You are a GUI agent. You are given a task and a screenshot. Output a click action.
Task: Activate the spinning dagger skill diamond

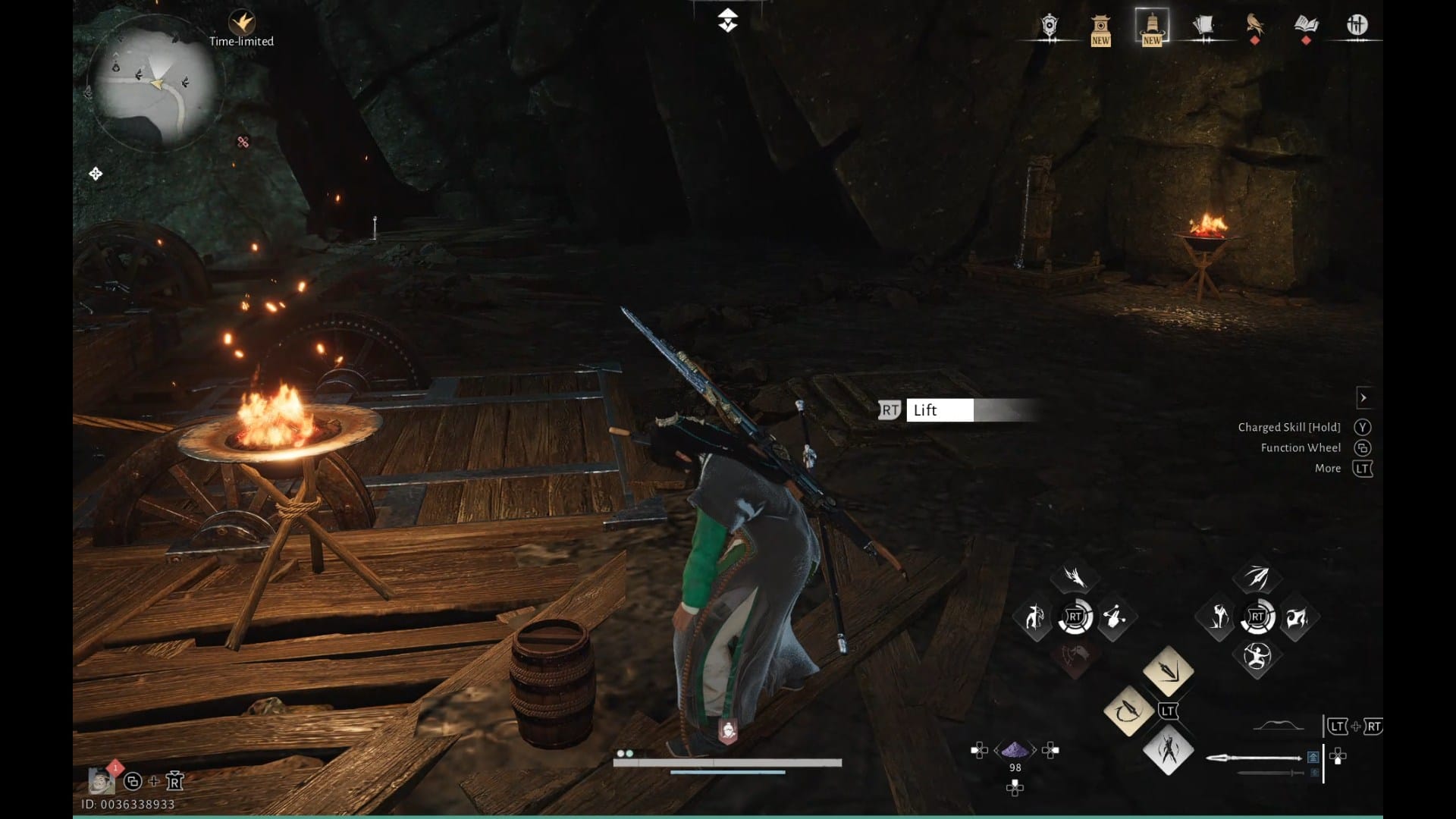pos(1128,711)
